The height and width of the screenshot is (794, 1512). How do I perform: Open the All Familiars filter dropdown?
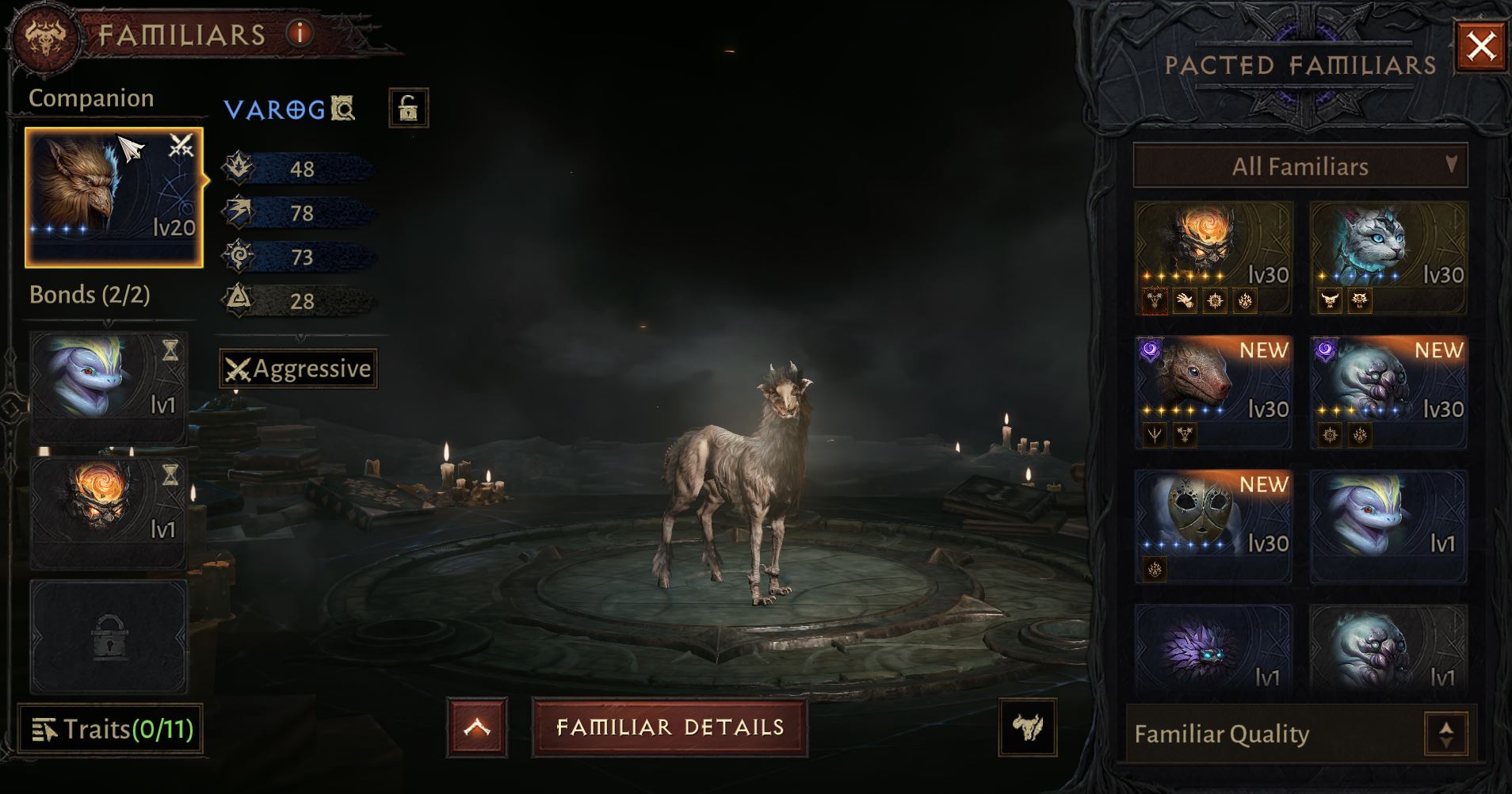pos(1300,166)
